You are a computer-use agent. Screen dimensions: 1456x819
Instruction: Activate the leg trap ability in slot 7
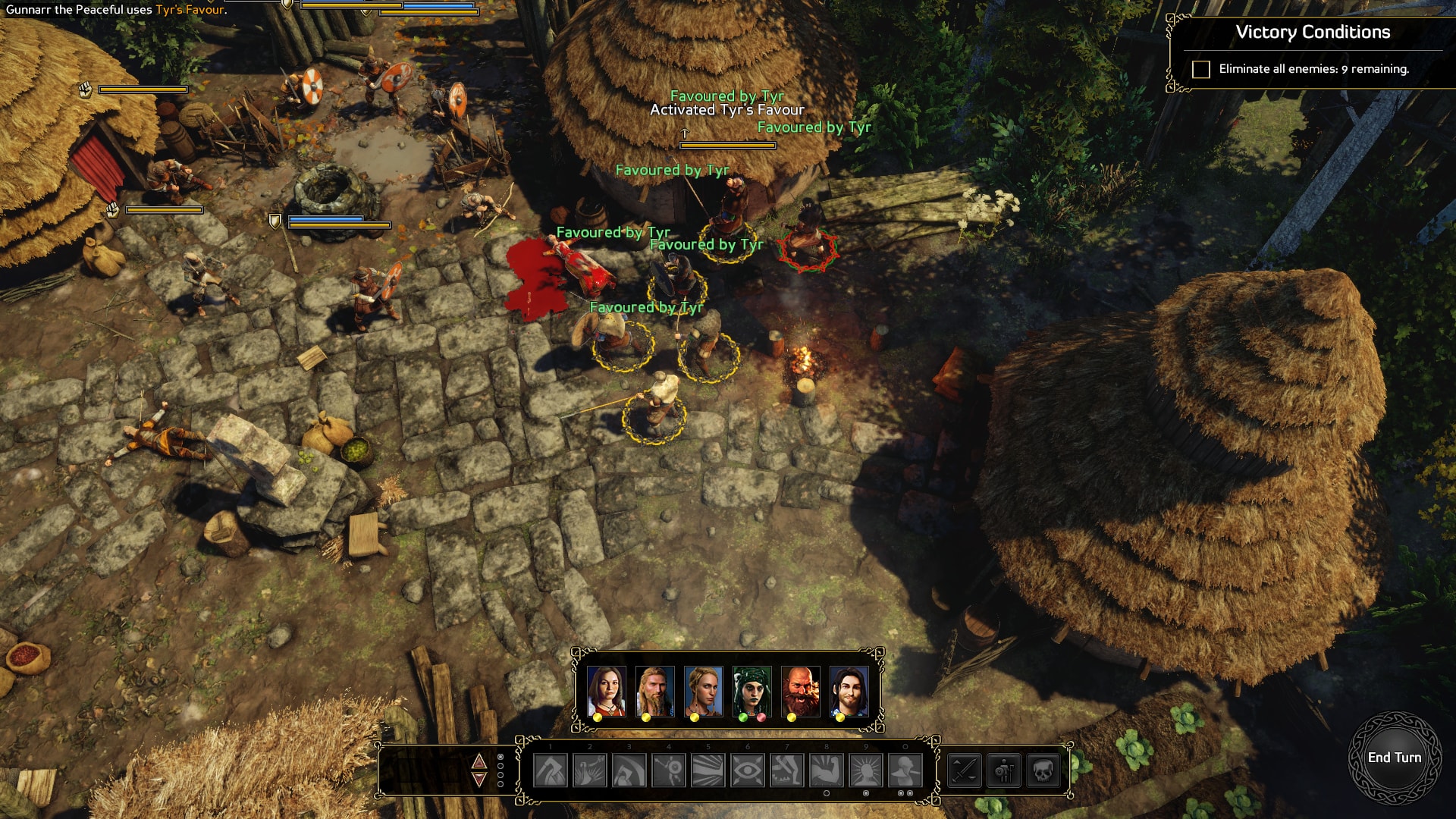(787, 771)
